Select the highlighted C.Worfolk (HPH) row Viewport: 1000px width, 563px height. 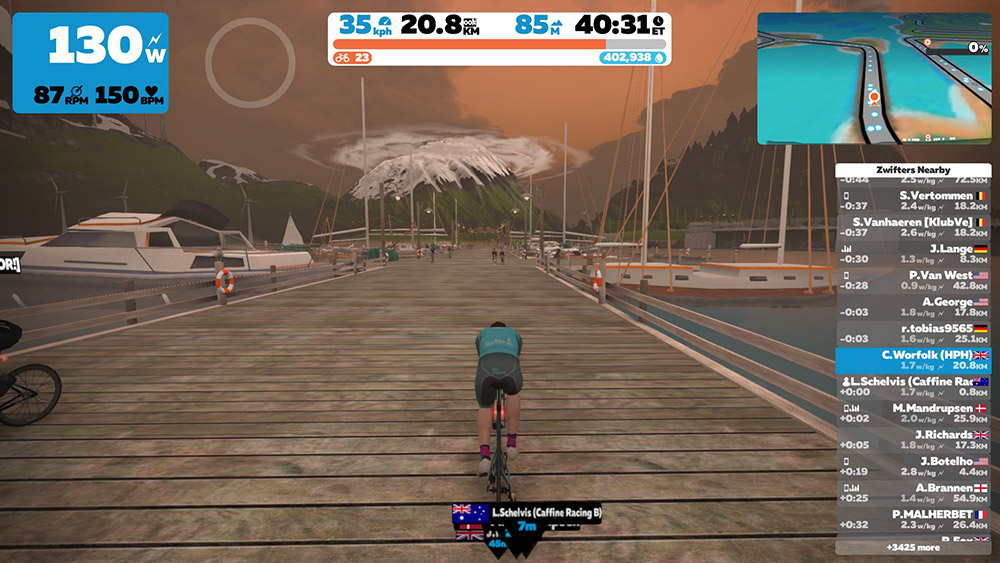point(913,360)
